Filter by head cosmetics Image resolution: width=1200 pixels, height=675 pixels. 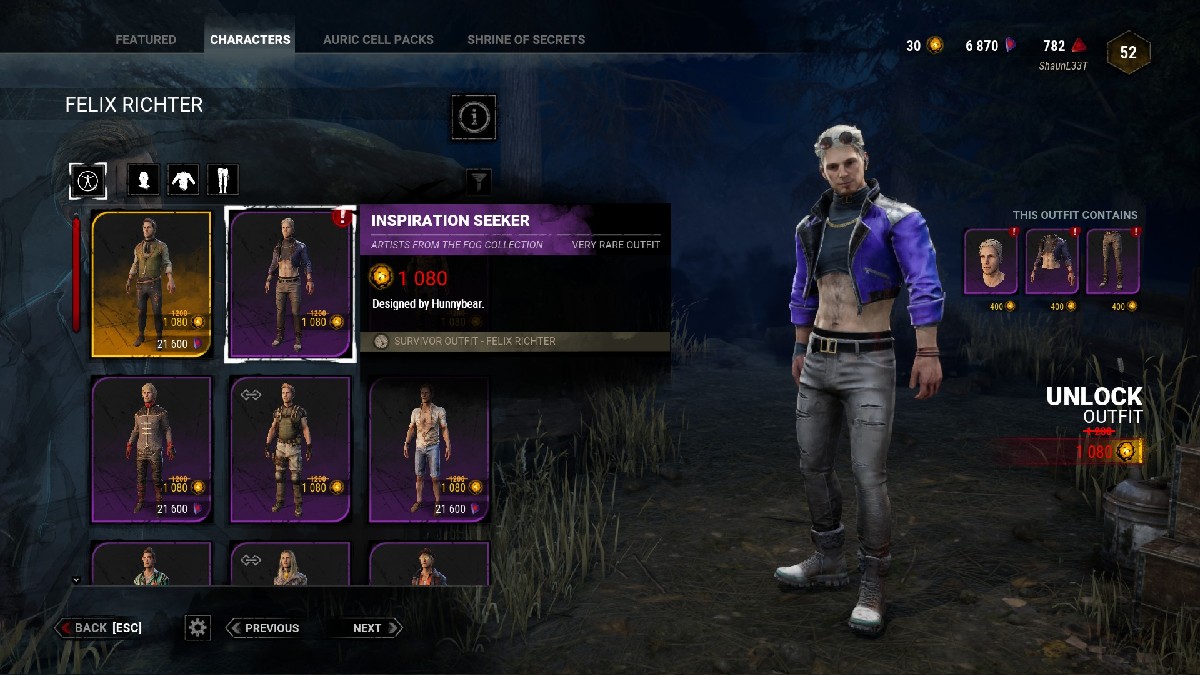[x=144, y=180]
